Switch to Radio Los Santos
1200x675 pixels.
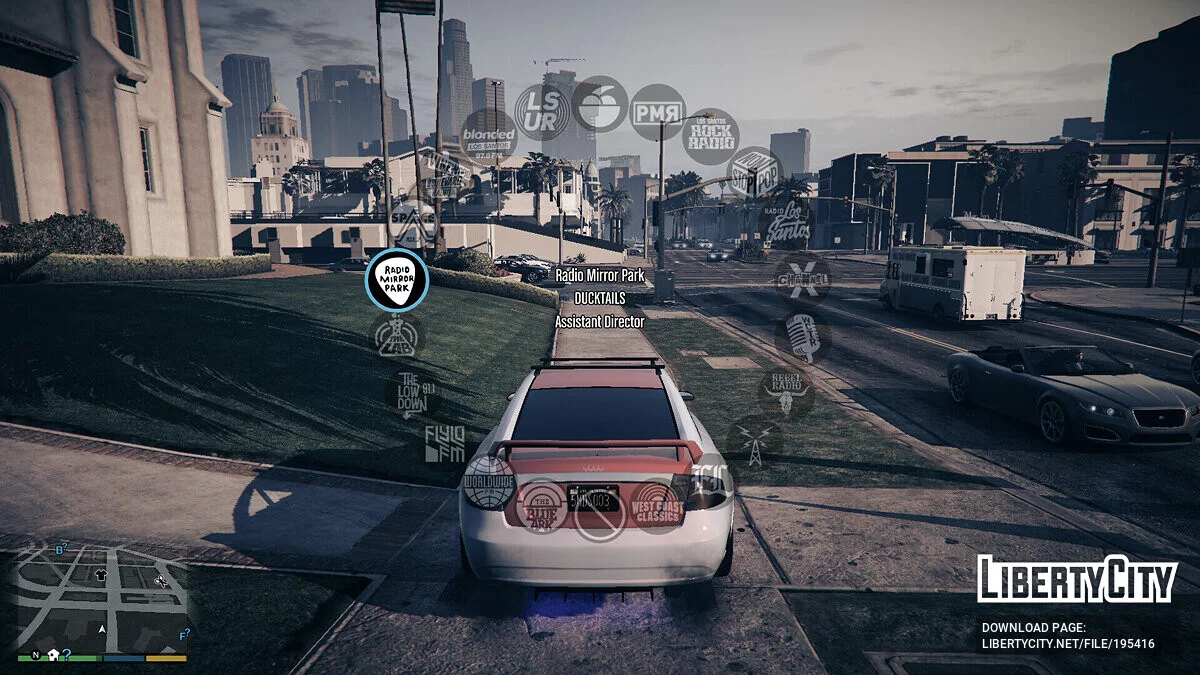tap(787, 223)
